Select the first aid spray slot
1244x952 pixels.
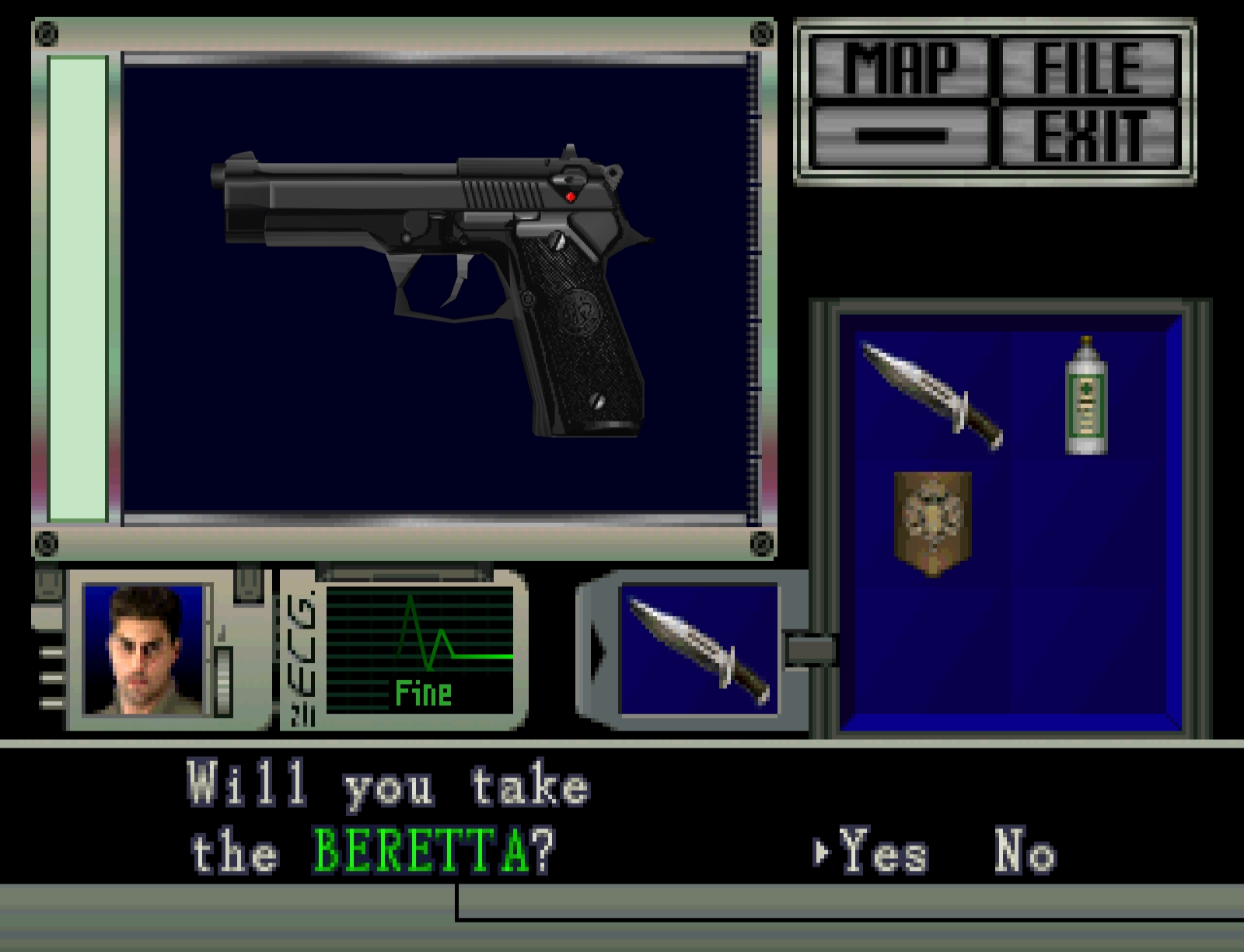[x=1086, y=396]
